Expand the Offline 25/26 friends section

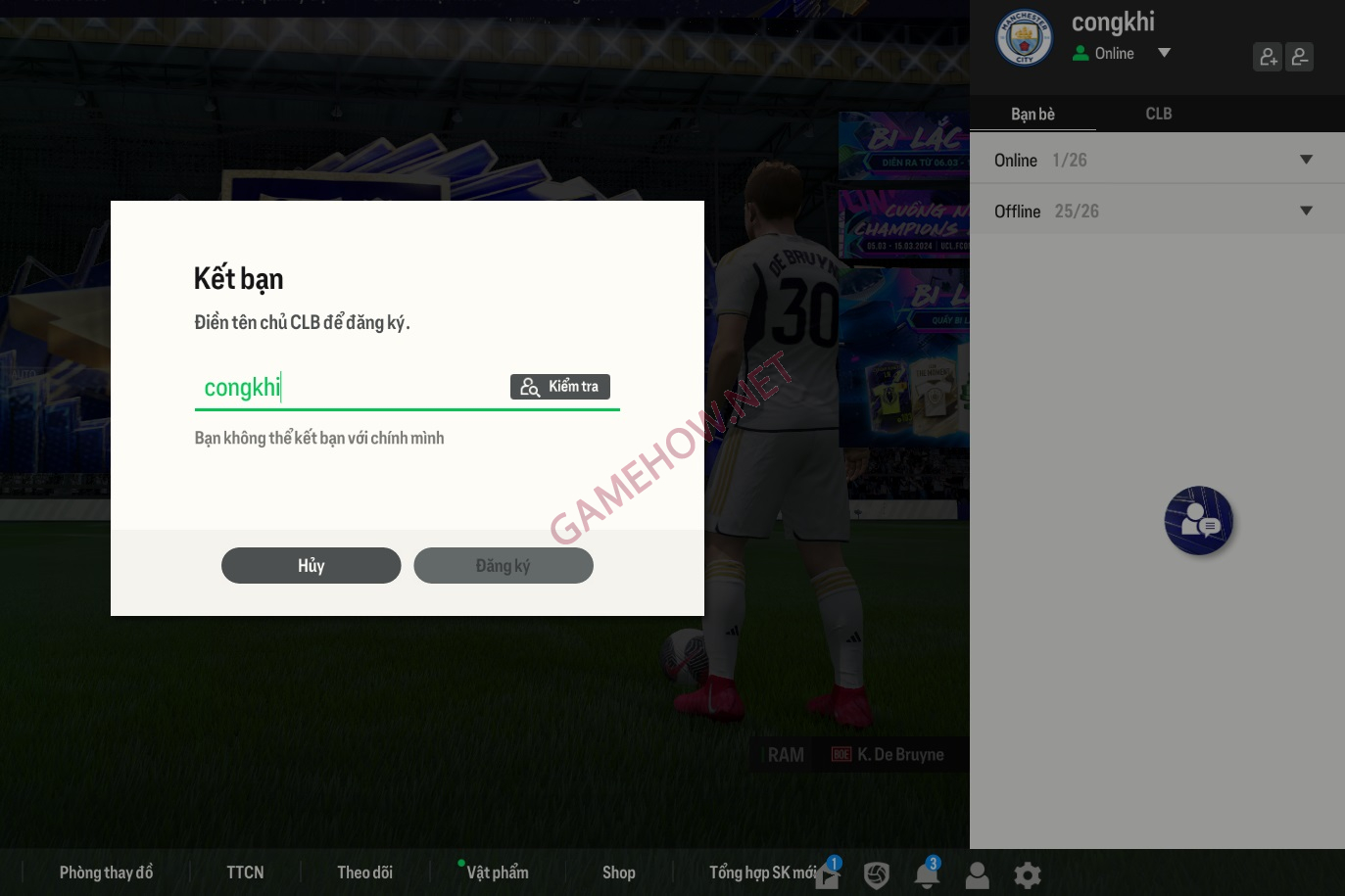(x=1307, y=210)
